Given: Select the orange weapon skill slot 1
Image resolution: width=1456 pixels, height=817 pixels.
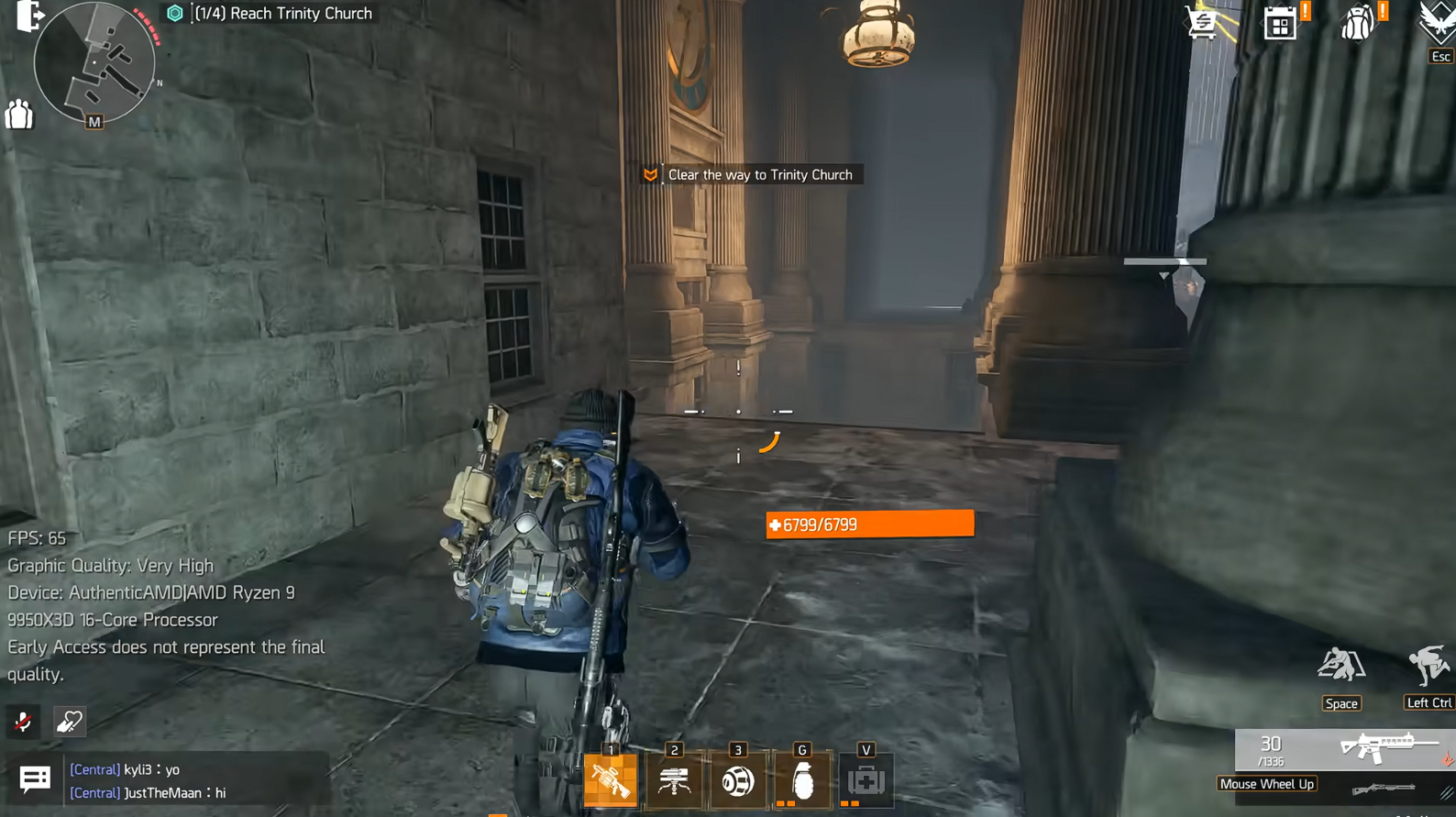Looking at the screenshot, I should click(x=611, y=780).
